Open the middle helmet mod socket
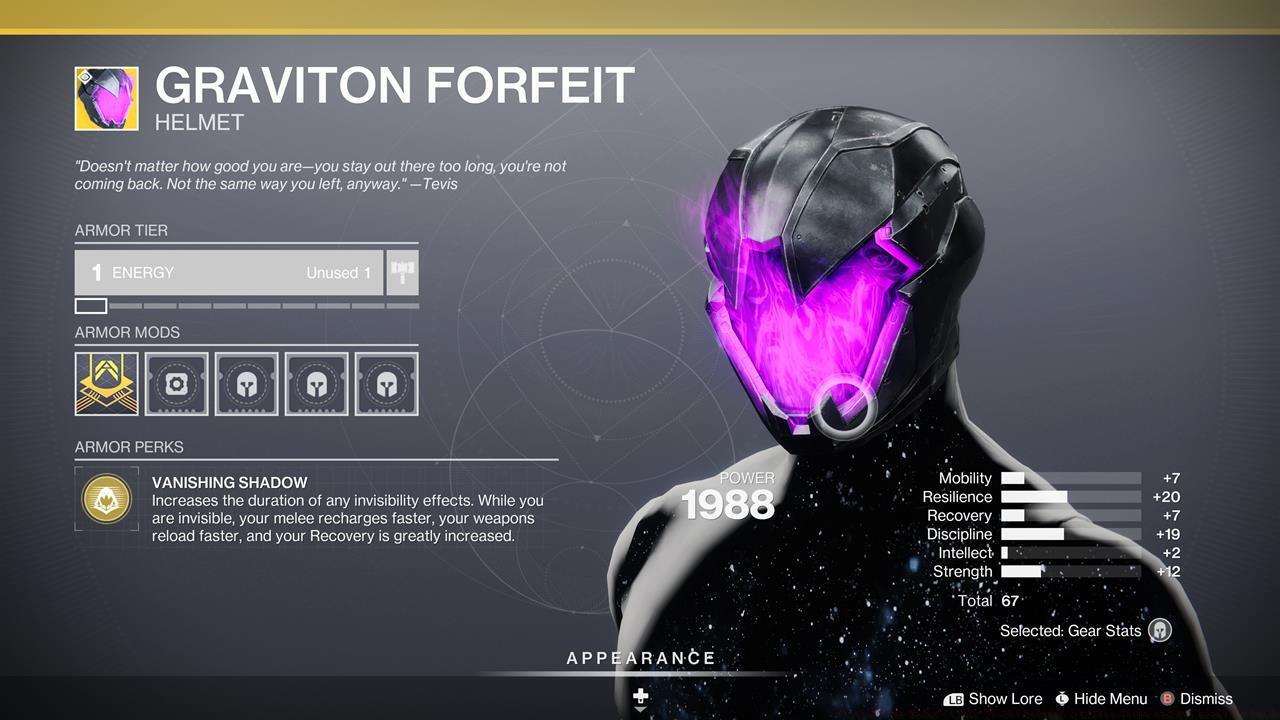Image resolution: width=1280 pixels, height=720 pixels. (x=316, y=383)
